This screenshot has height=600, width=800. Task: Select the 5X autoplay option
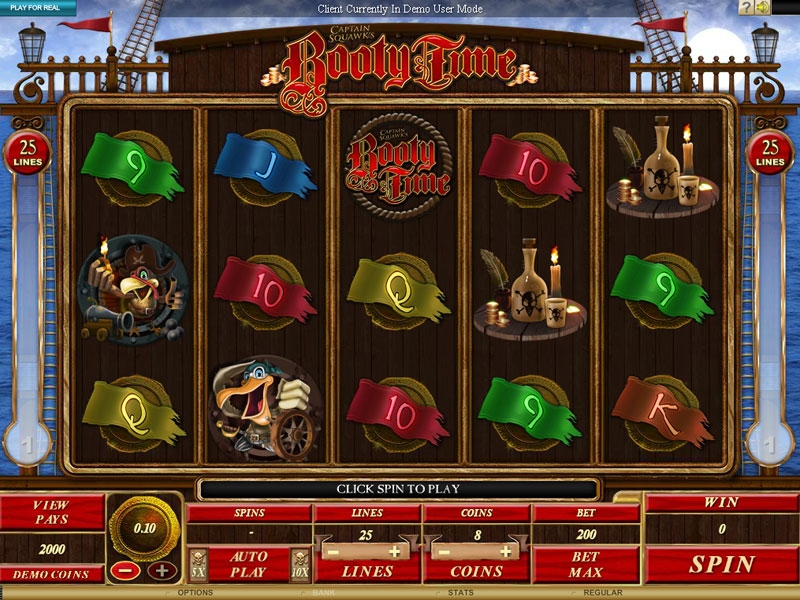pos(198,561)
